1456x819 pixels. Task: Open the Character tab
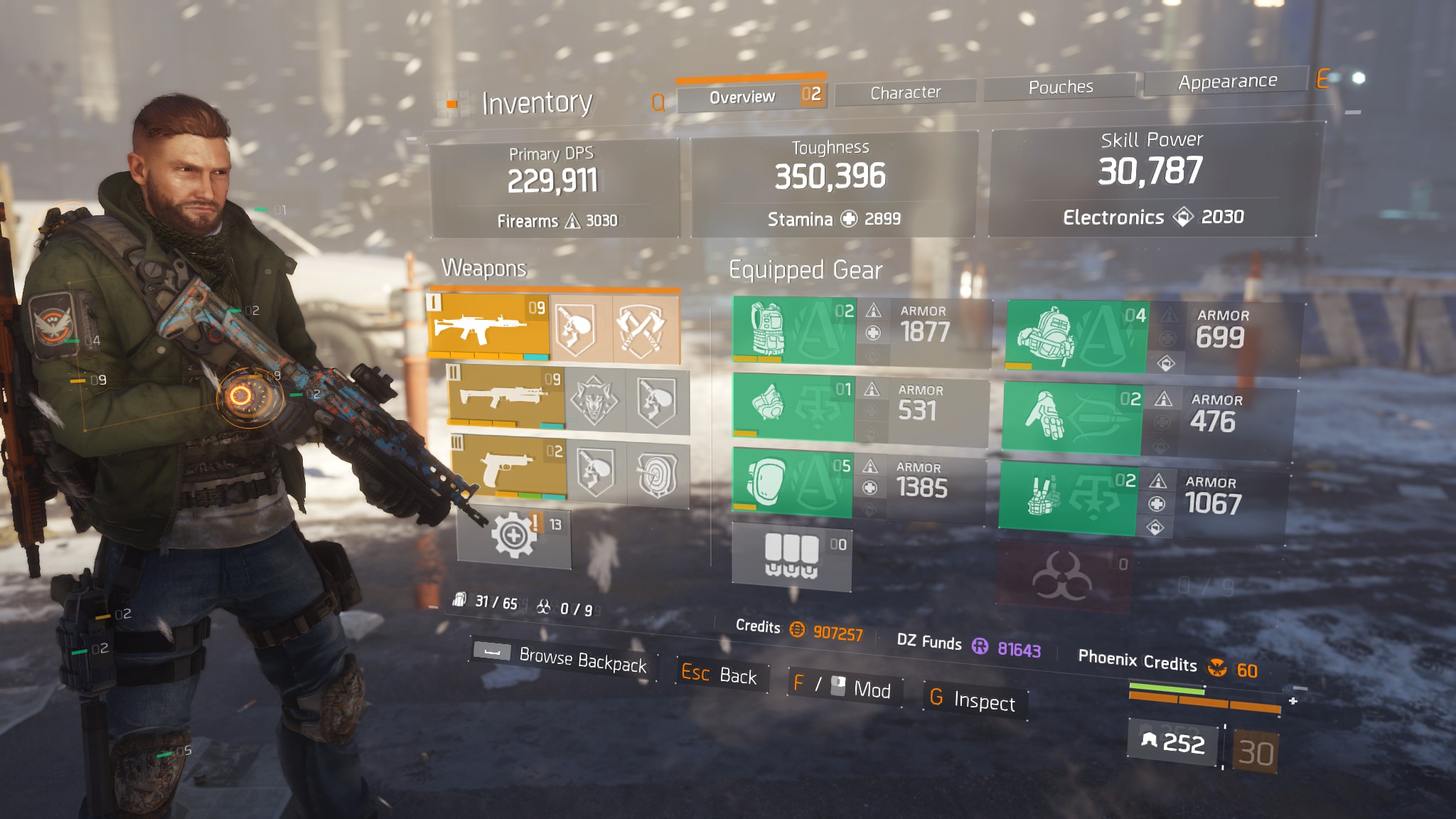click(905, 92)
